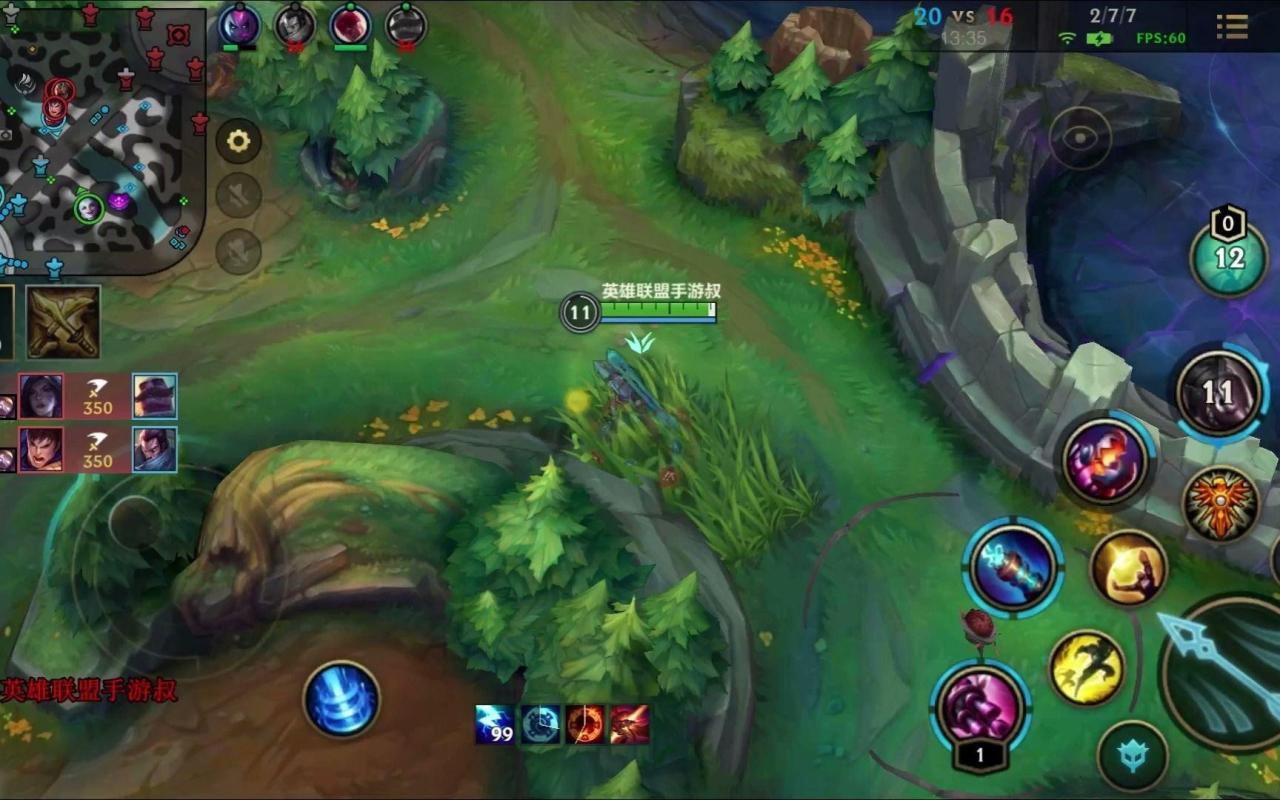Open the hamburger menu
The image size is (1280, 800).
click(1232, 26)
